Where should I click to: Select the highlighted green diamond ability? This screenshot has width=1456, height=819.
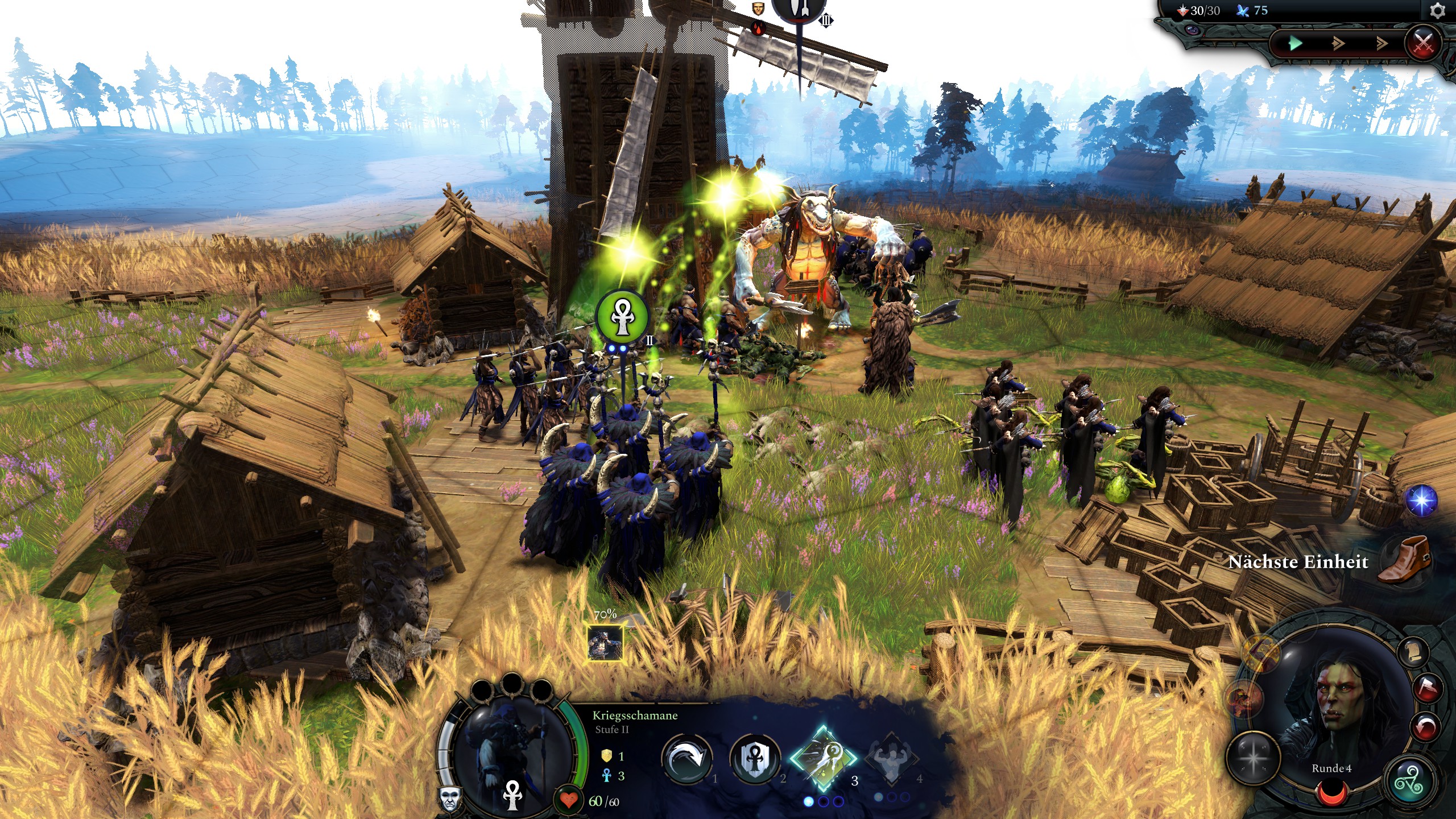pyautogui.click(x=822, y=758)
